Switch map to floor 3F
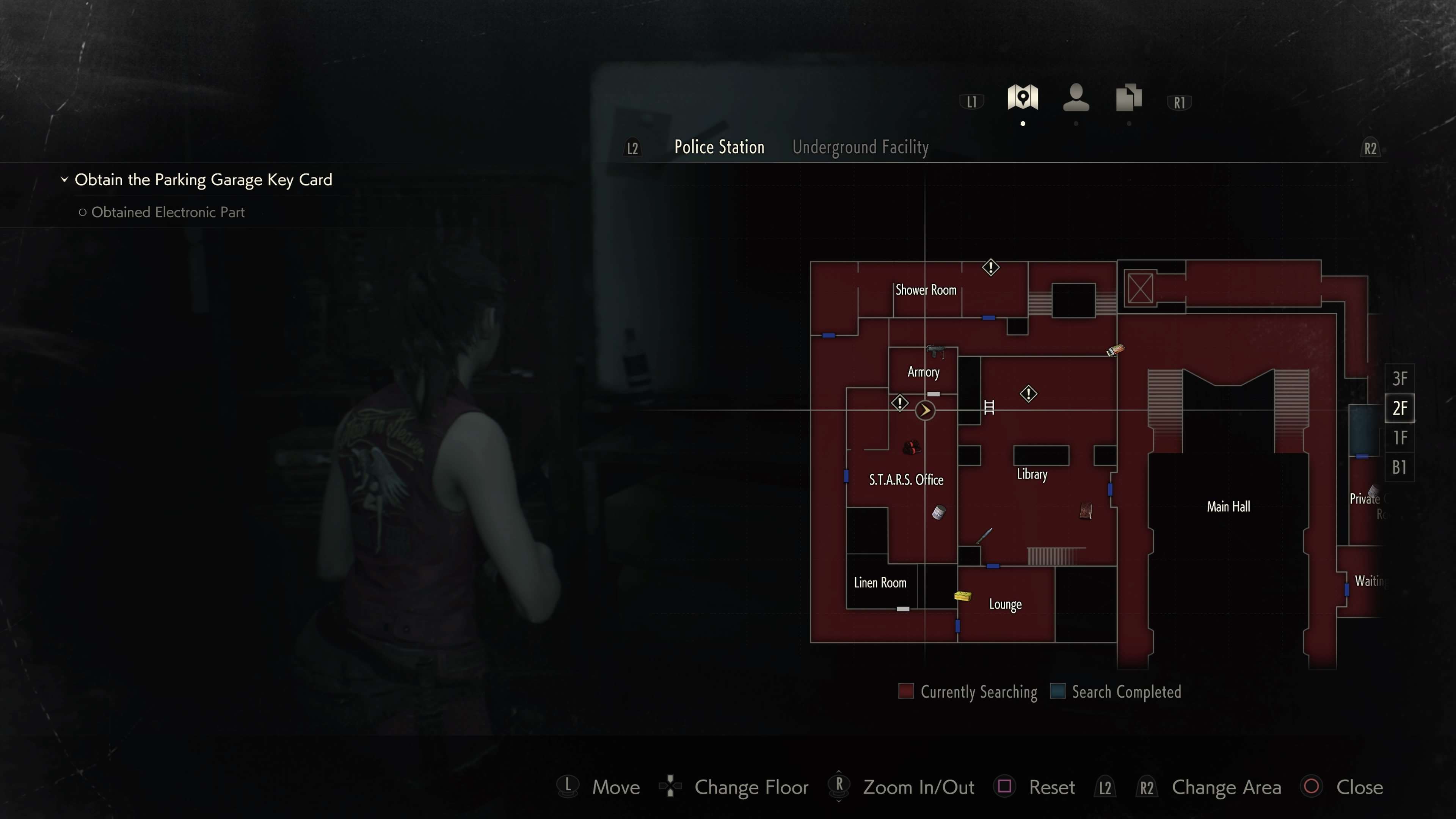The height and width of the screenshot is (819, 1456). click(1400, 378)
